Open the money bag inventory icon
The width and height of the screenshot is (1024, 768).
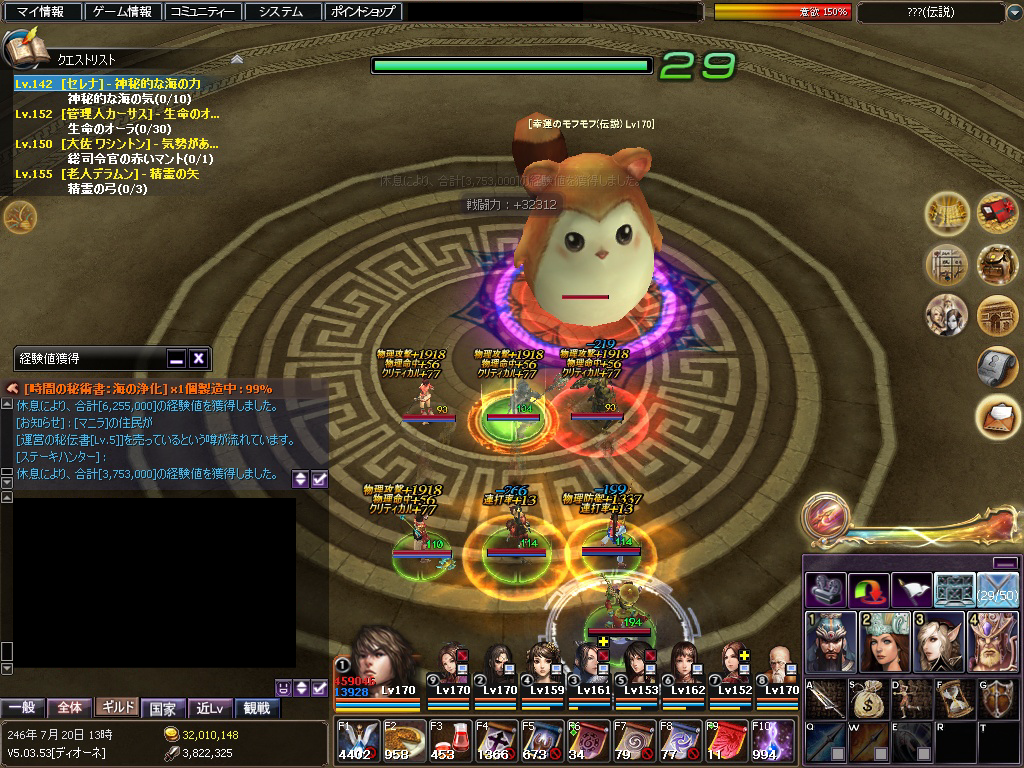(x=868, y=699)
